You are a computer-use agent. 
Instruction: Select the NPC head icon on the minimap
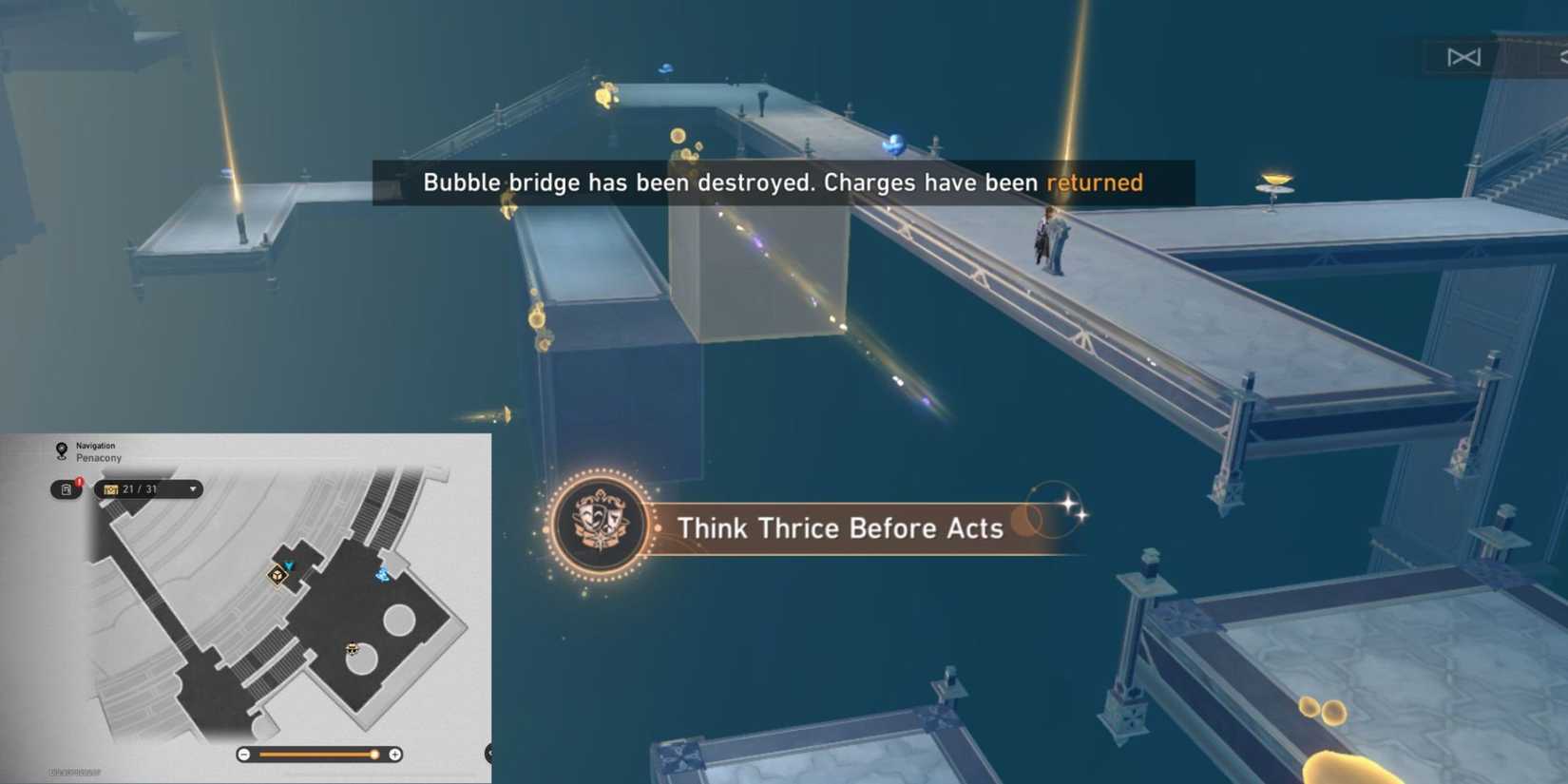[353, 649]
